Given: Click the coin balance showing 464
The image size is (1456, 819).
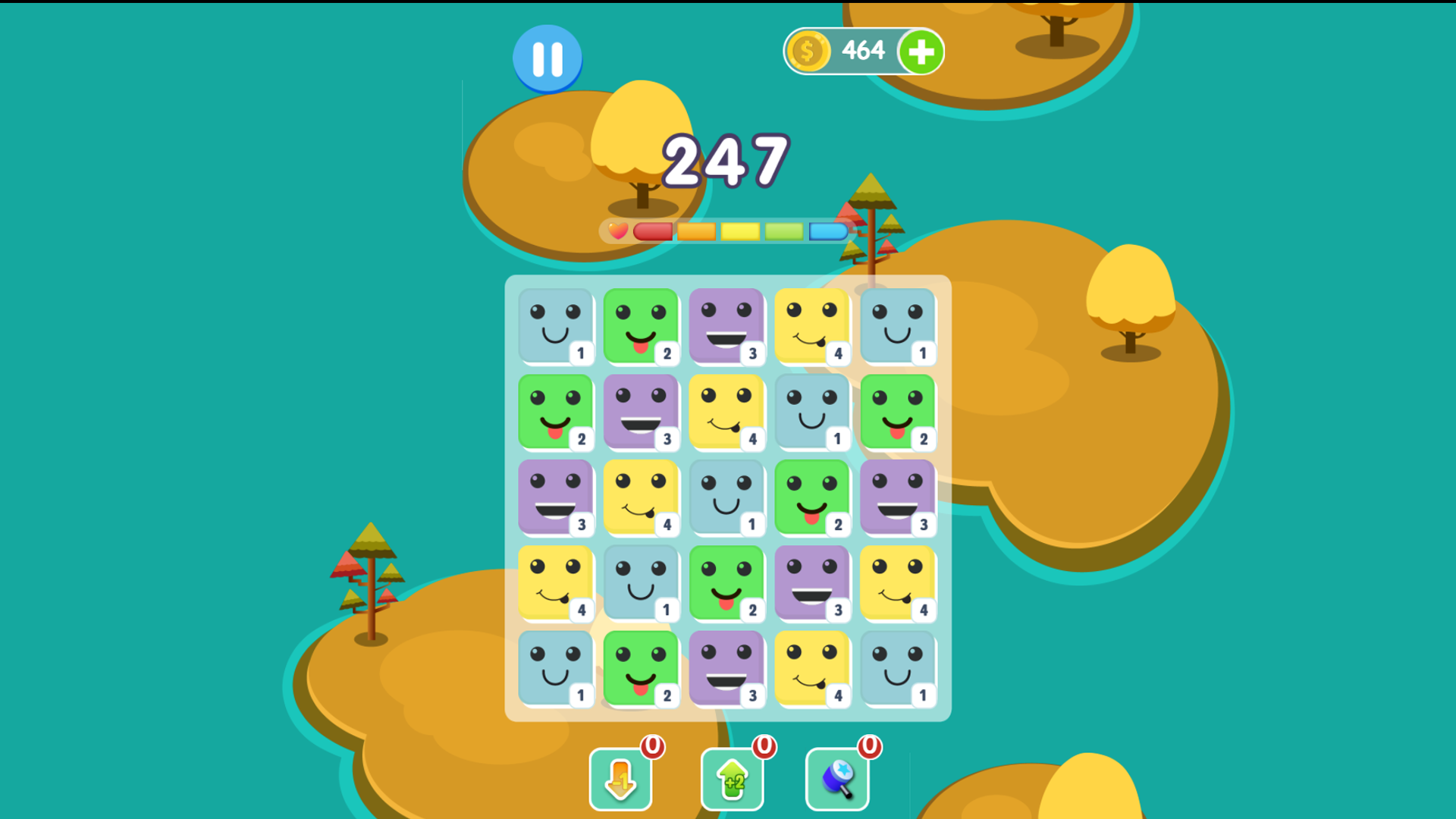Looking at the screenshot, I should pyautogui.click(x=864, y=51).
